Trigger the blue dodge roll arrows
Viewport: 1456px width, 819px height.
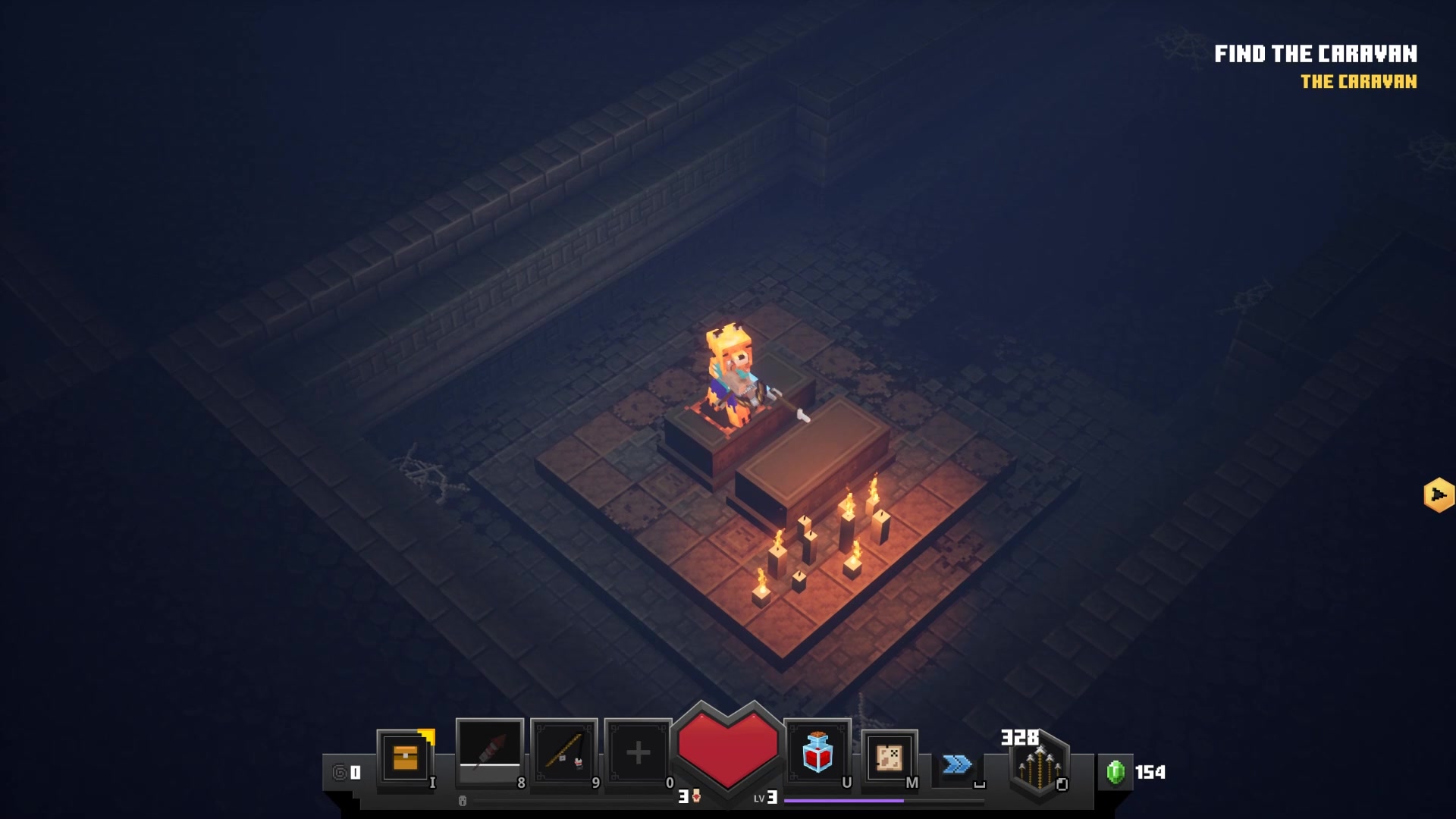[x=957, y=764]
